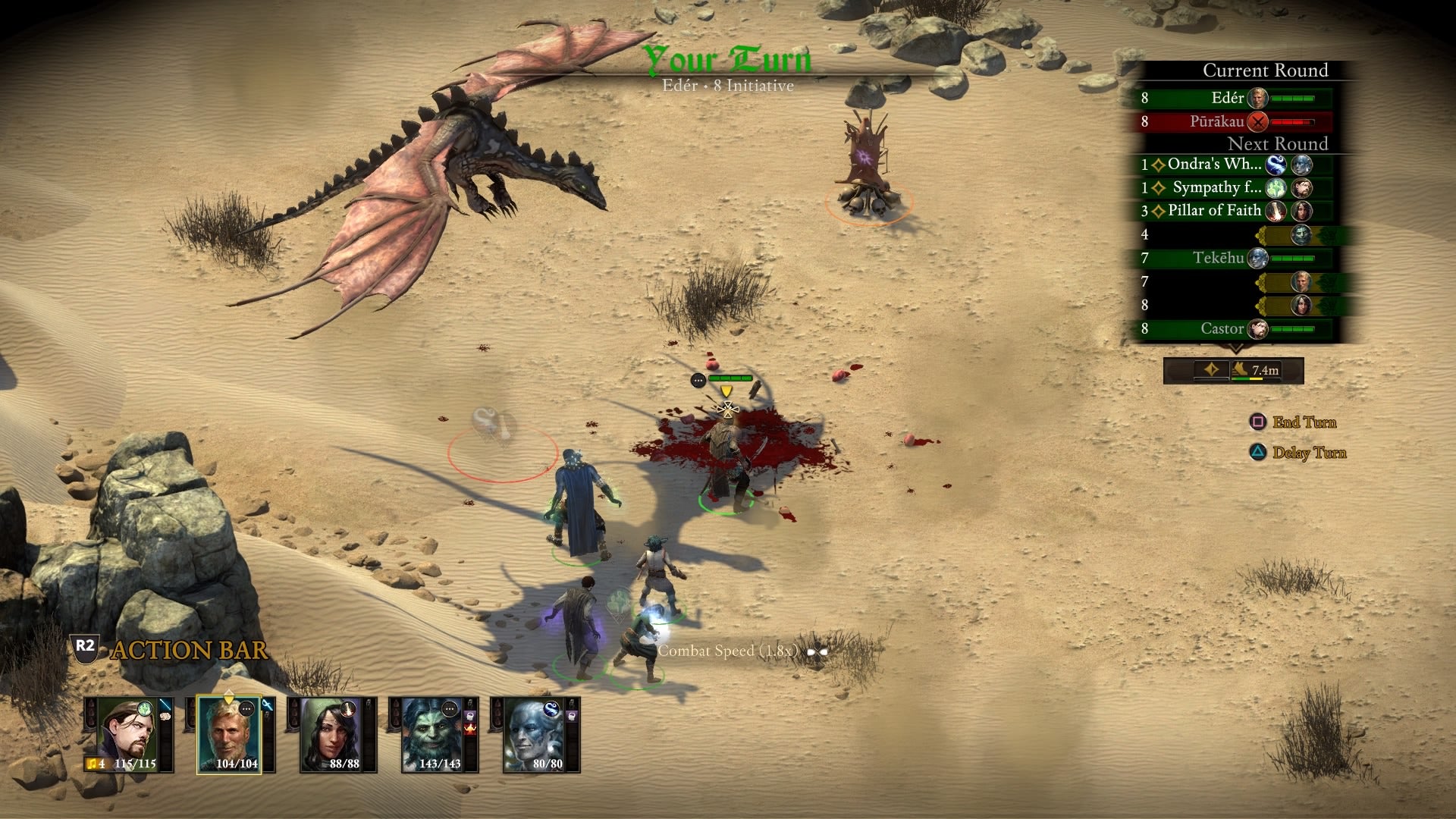Expand the ellipsis menu on Edér's portrait
1456x819 pixels.
click(x=246, y=708)
